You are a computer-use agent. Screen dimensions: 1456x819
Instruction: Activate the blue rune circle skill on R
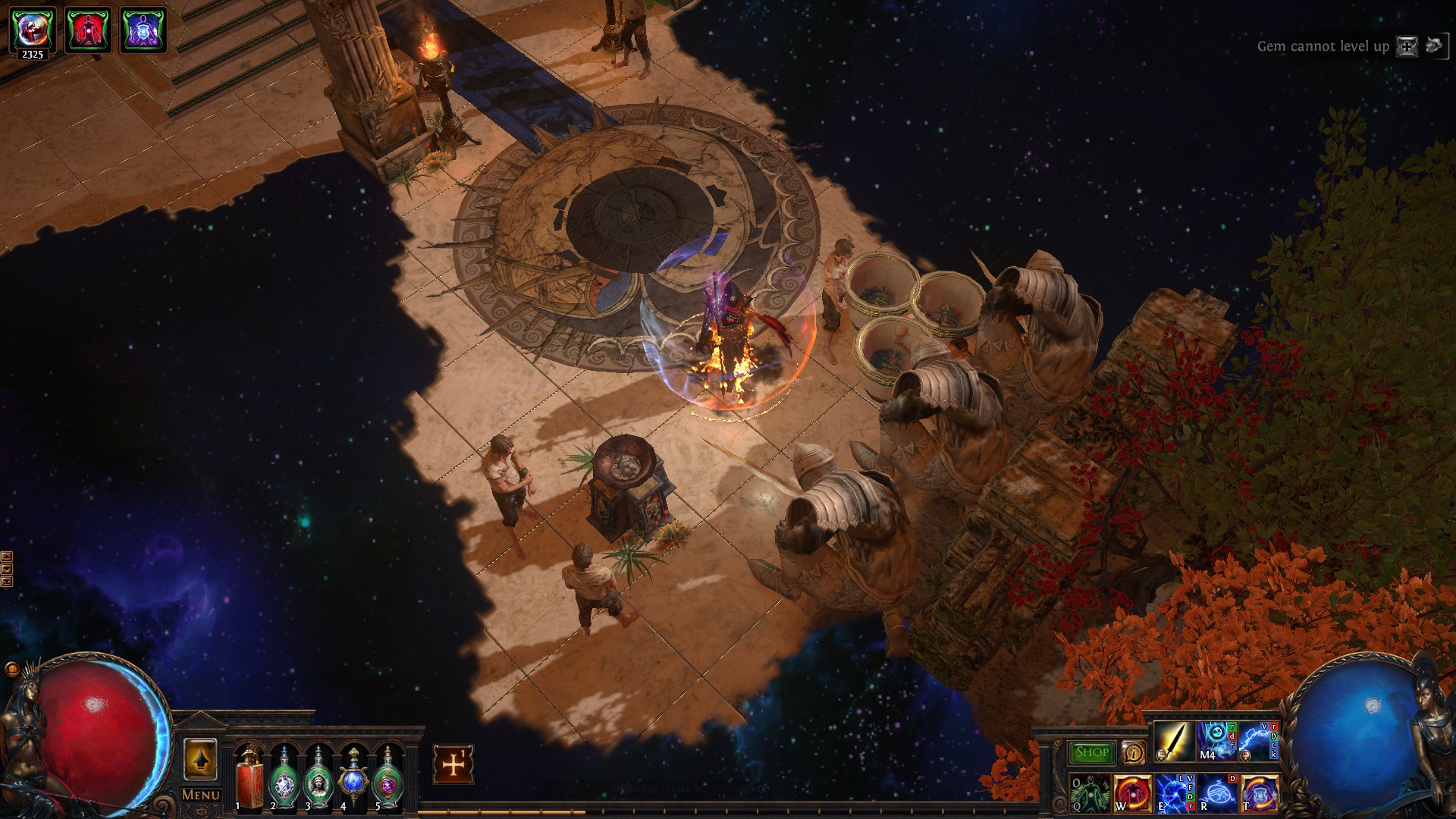(x=1217, y=793)
